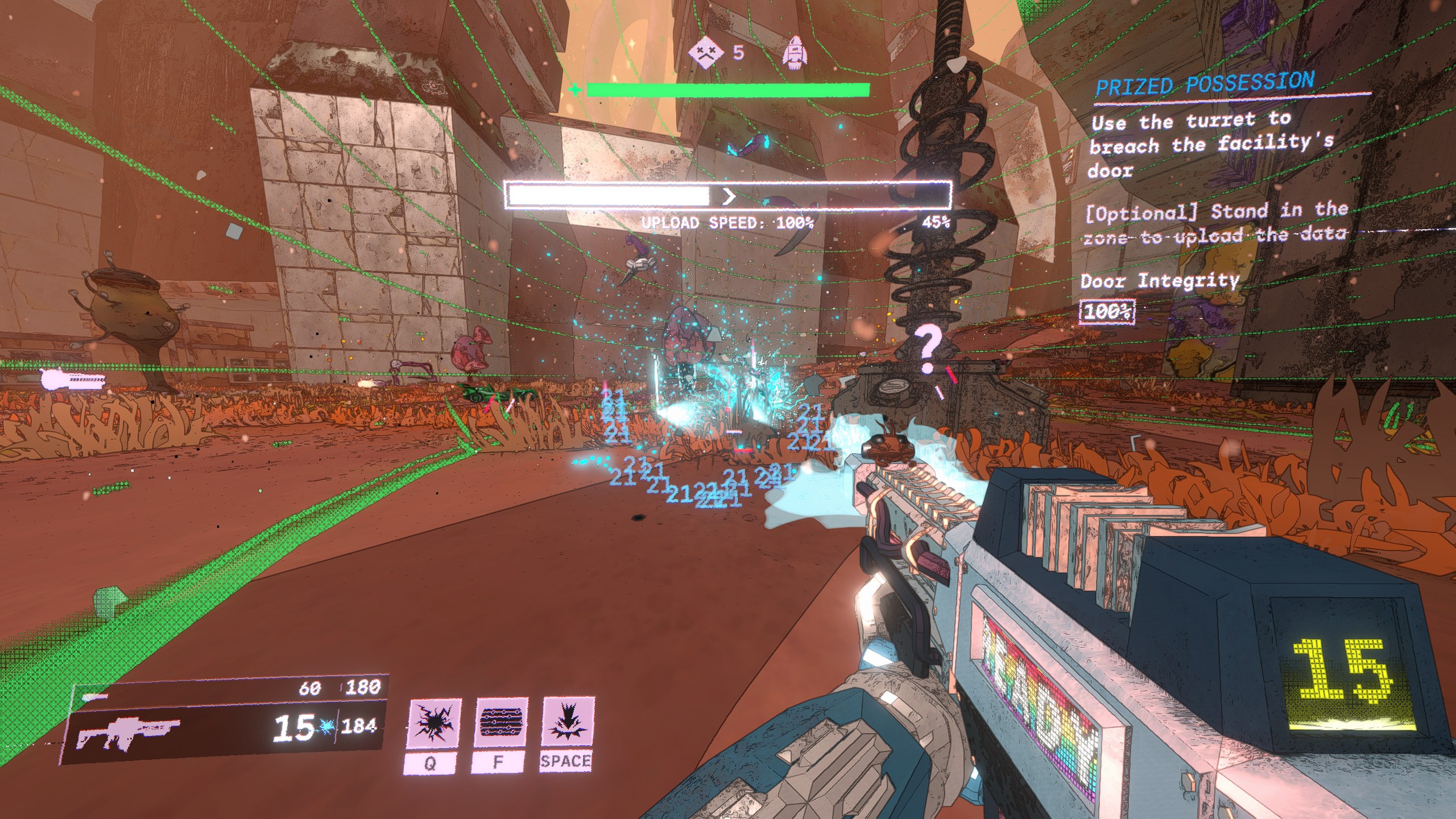Activate the electric burst ability icon

[435, 722]
